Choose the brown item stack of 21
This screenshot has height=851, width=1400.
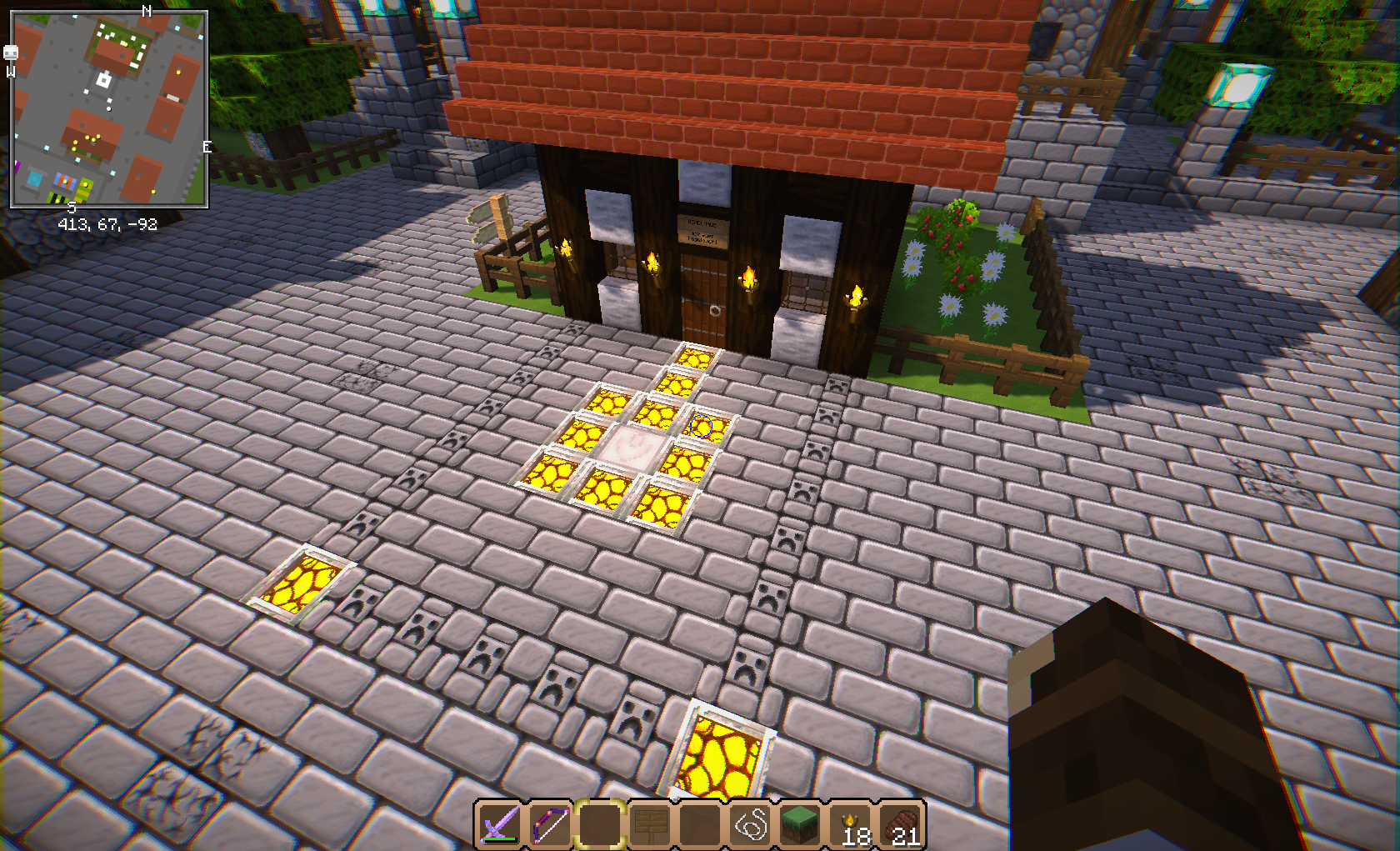(901, 825)
